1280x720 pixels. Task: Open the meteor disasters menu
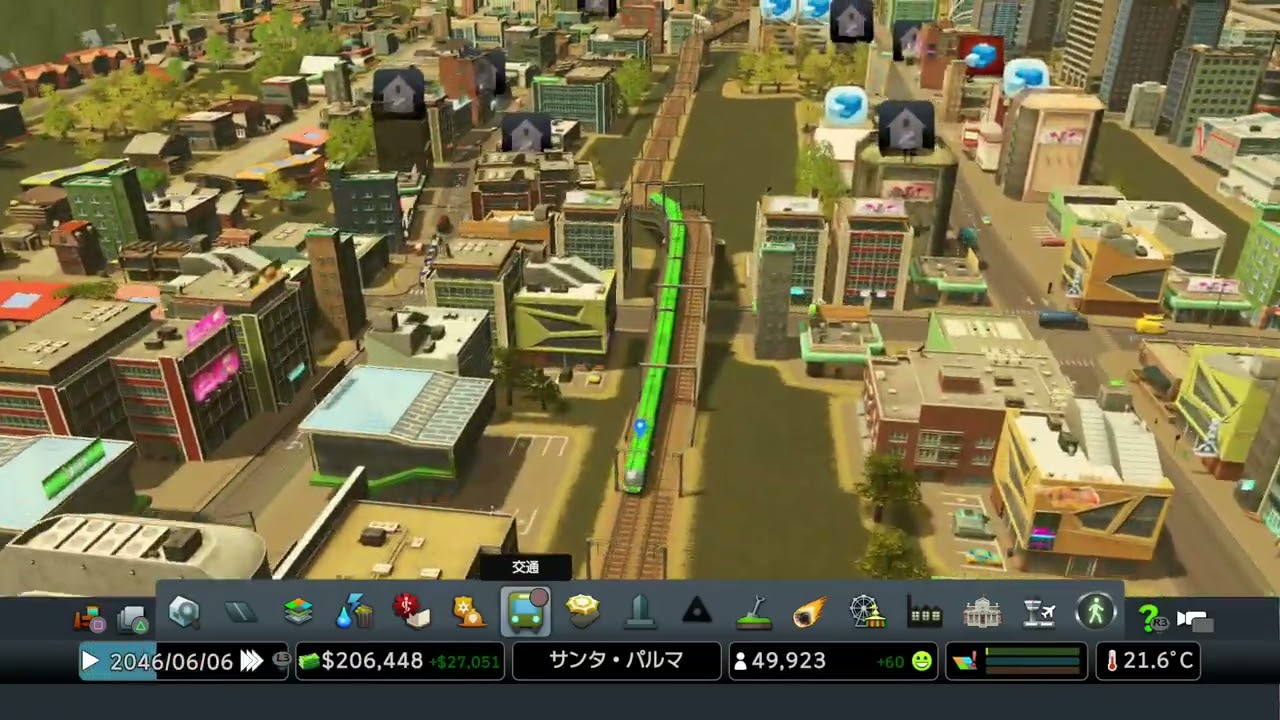811,612
